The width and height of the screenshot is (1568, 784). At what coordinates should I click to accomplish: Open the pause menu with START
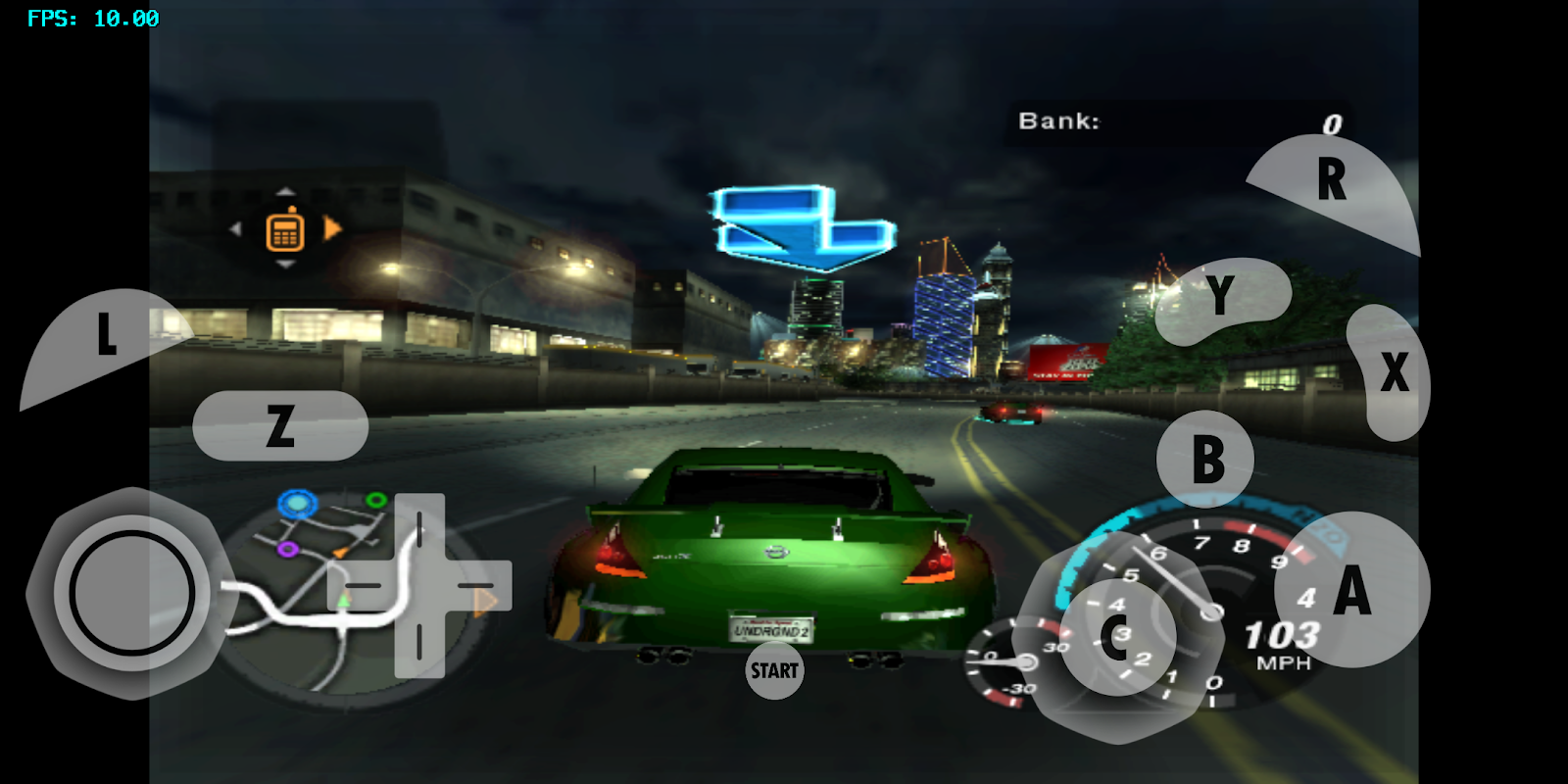pyautogui.click(x=774, y=672)
